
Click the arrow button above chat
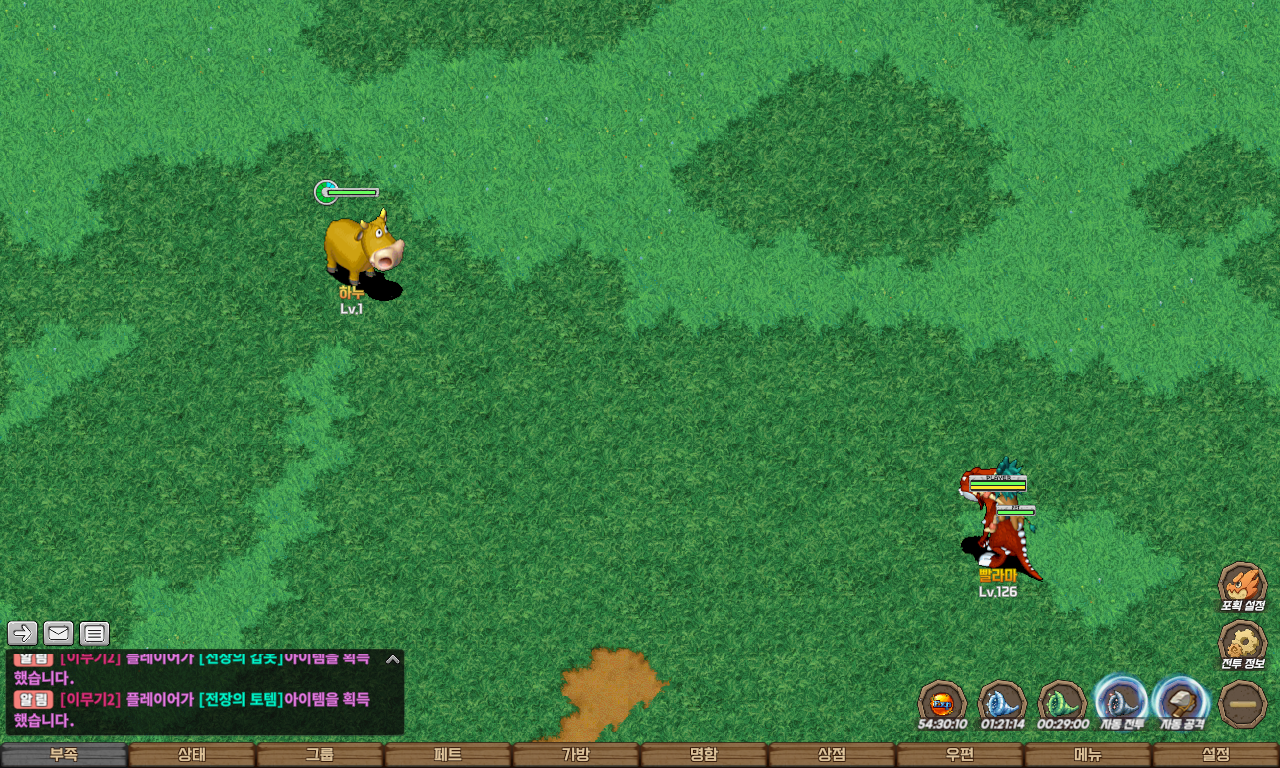pos(23,633)
